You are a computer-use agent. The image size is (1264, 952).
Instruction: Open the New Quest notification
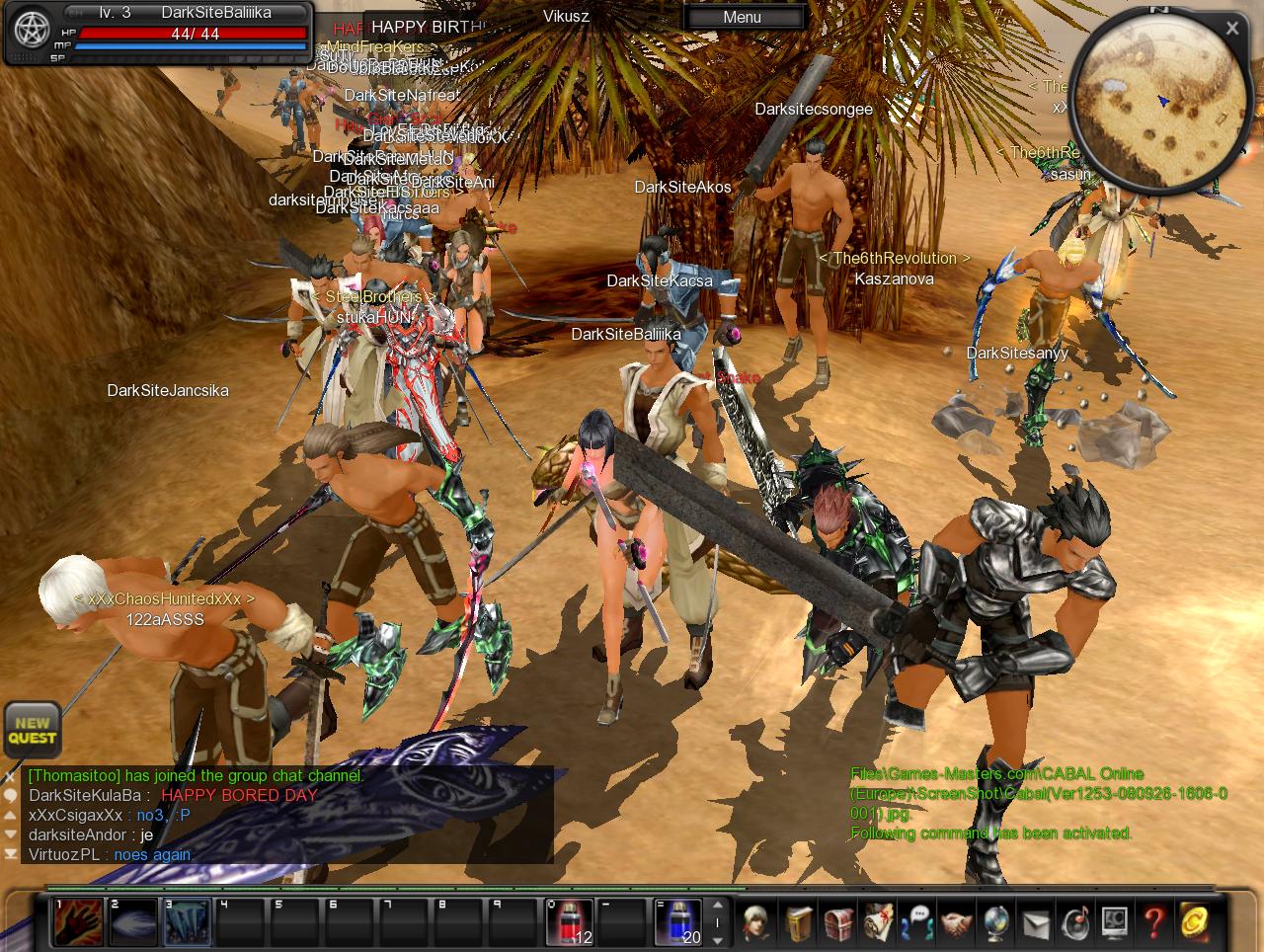[x=32, y=731]
